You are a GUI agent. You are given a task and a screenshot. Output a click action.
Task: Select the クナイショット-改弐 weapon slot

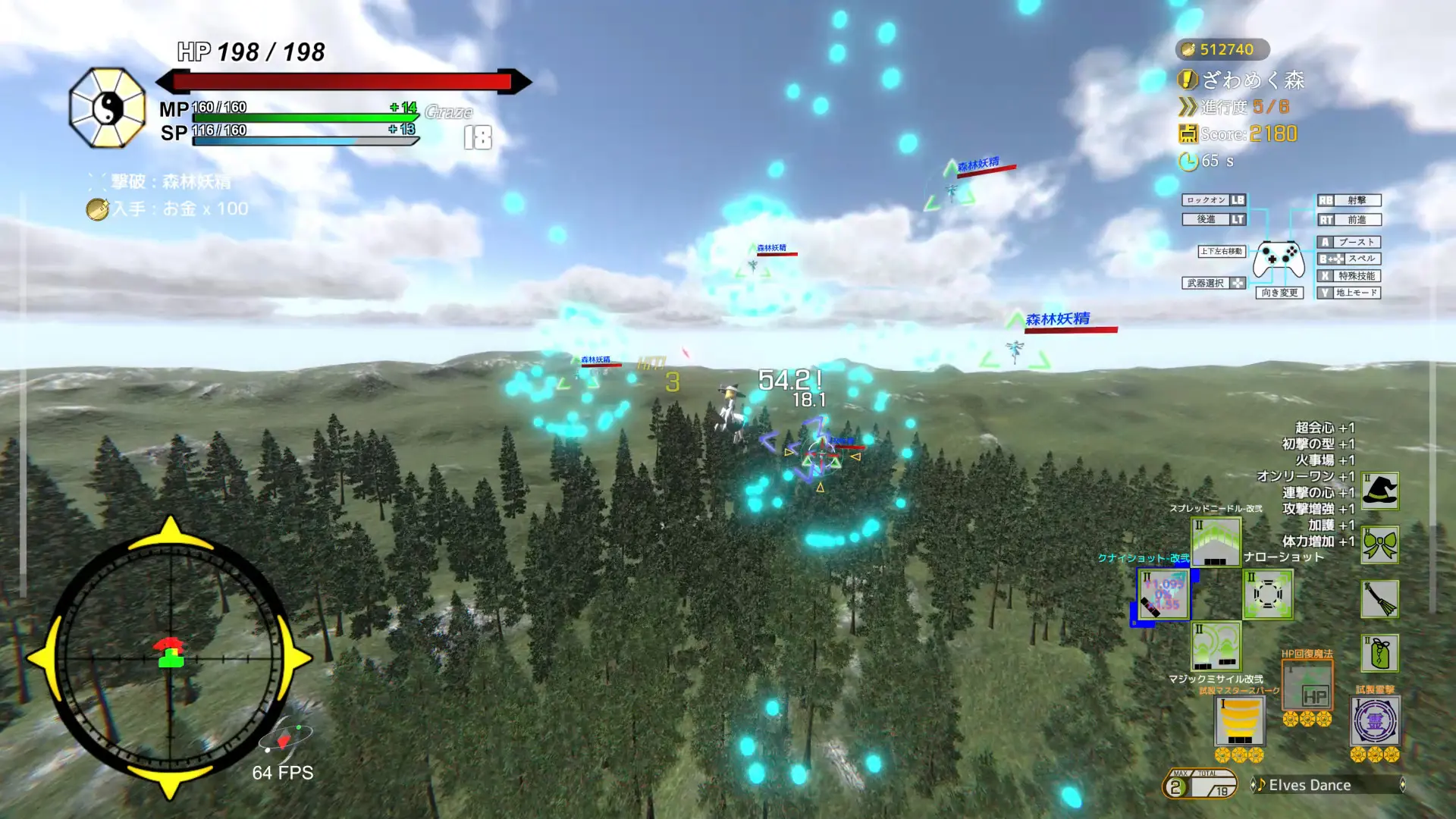click(x=1165, y=595)
